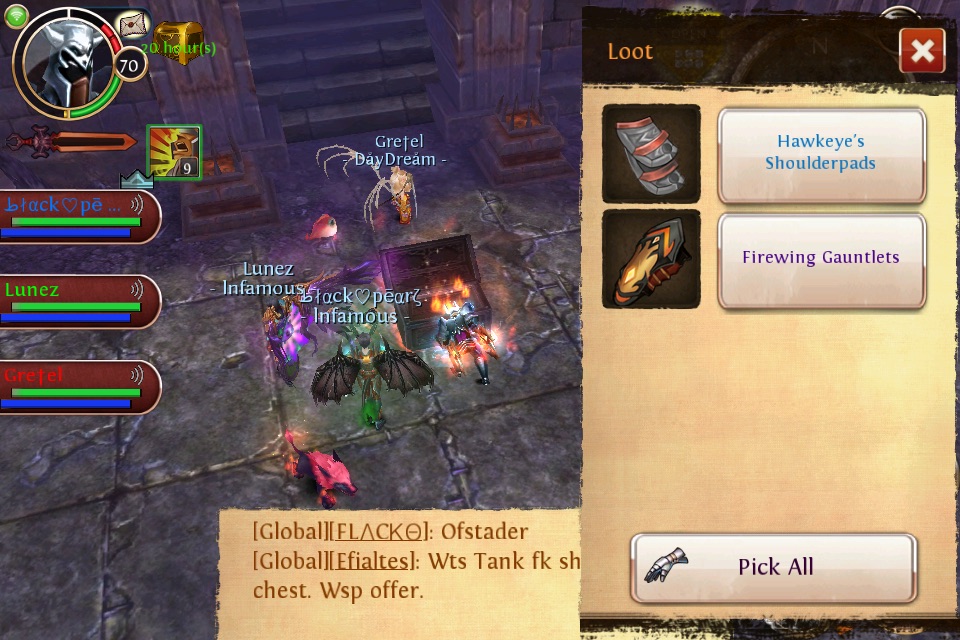
Task: Select the Hawkeye's Shoulderpads item icon
Action: [x=651, y=154]
